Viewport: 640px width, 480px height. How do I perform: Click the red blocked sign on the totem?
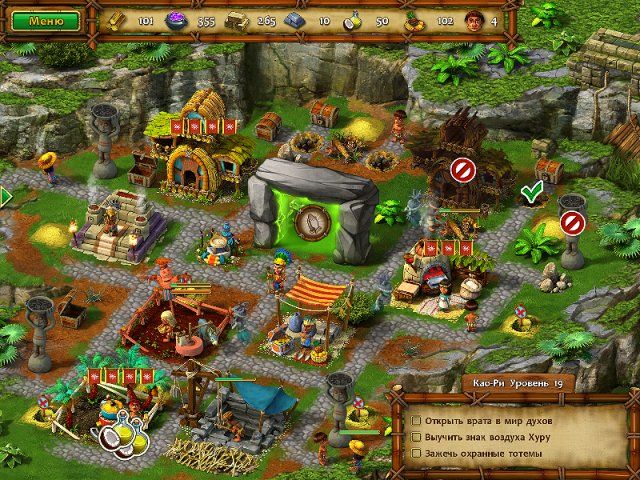[x=571, y=221]
